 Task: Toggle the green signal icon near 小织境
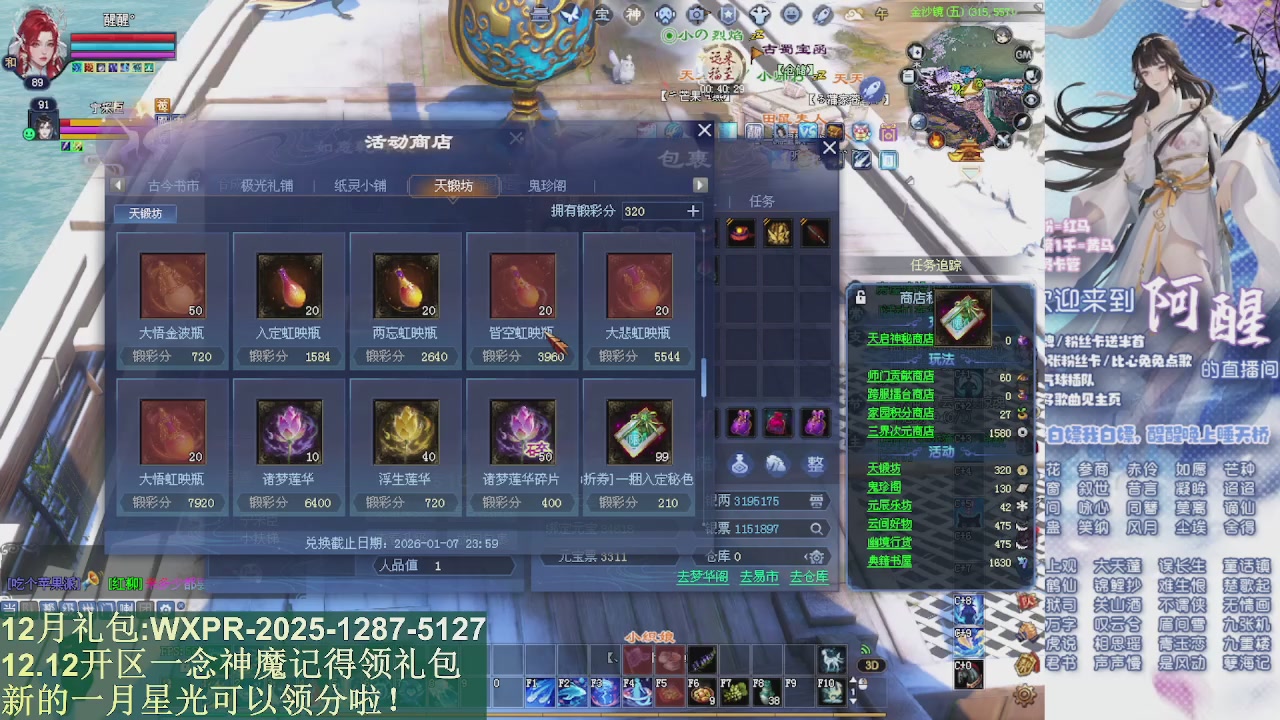865,649
